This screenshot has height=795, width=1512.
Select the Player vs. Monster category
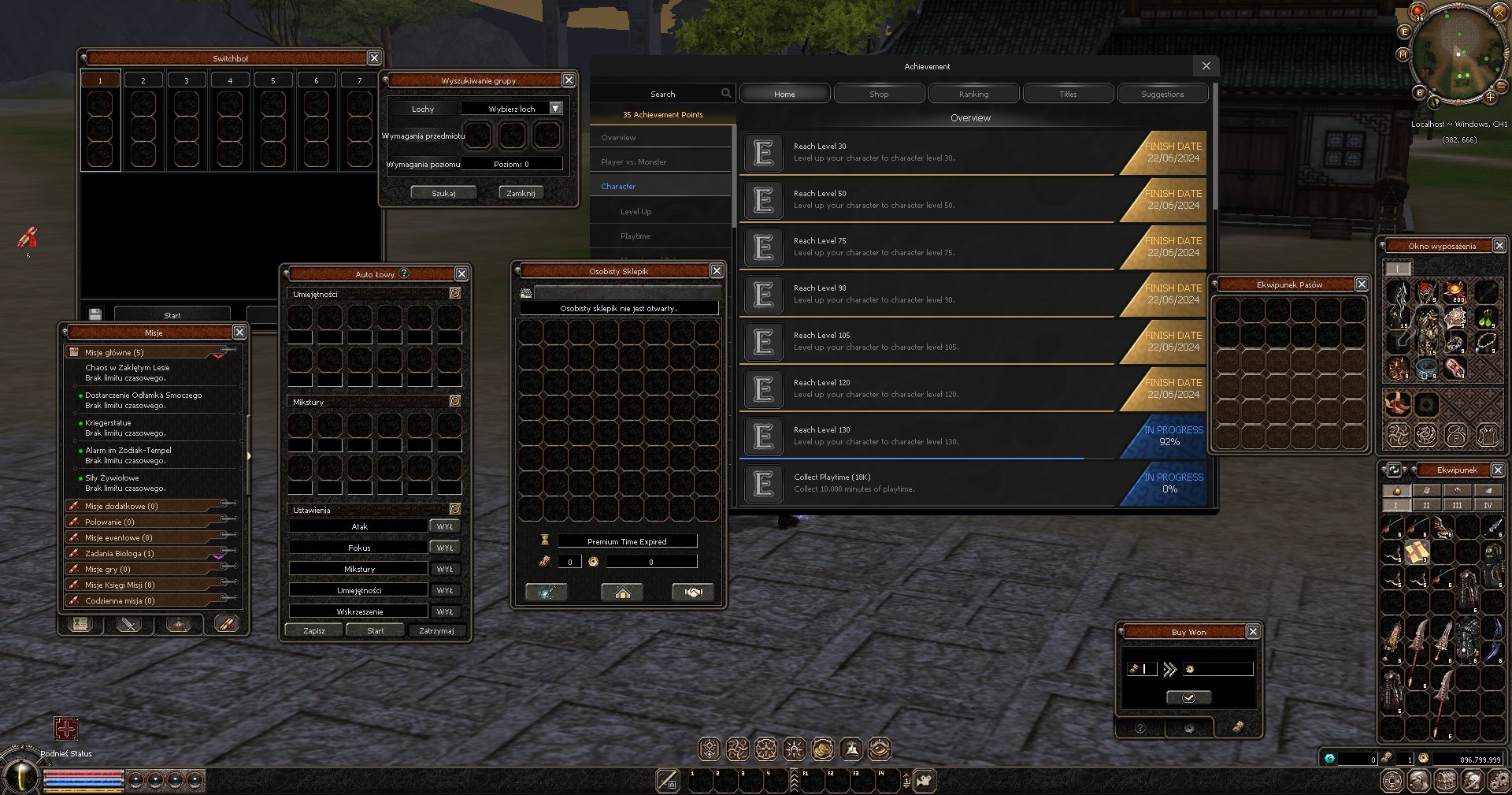[x=633, y=162]
